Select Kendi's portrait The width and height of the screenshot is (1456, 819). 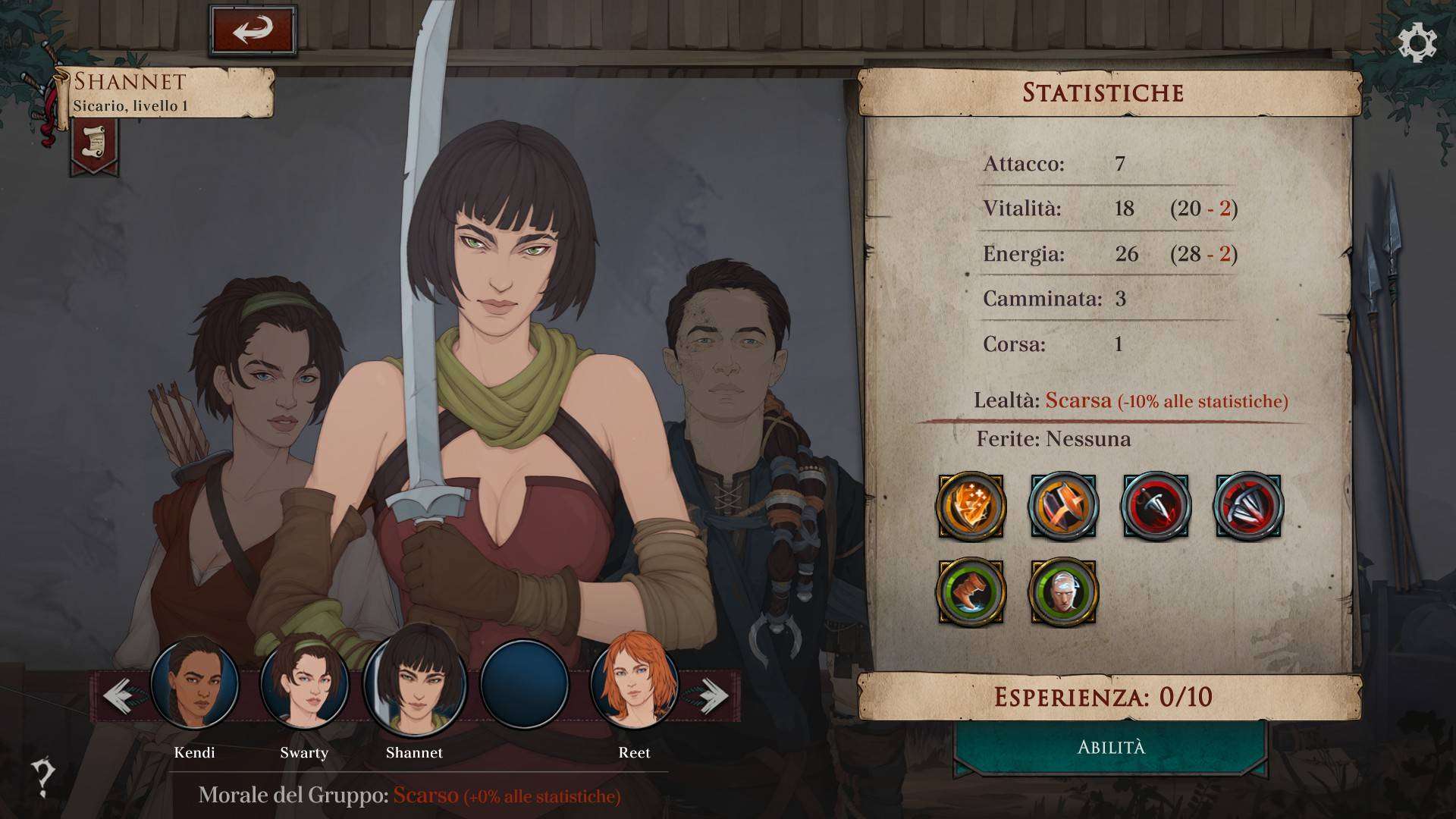coord(194,684)
